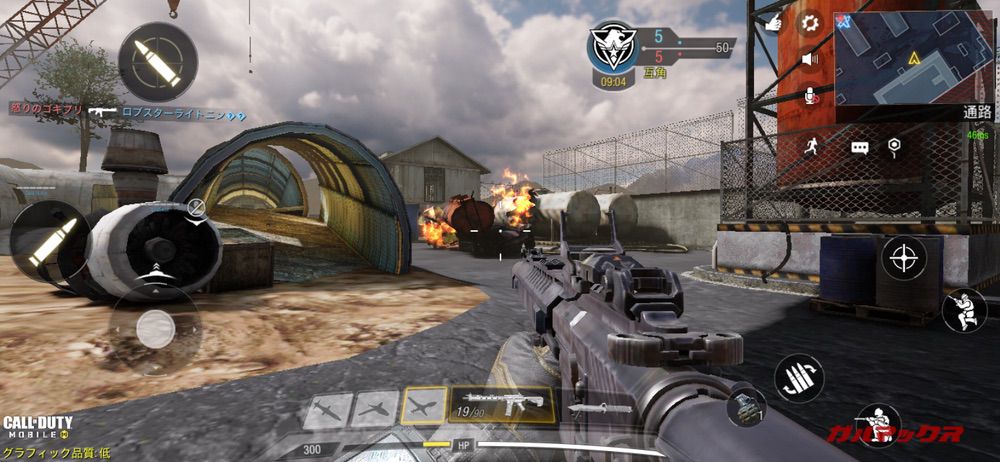This screenshot has height=462, width=1000.
Task: Toggle the speaker voice output
Action: point(811,59)
